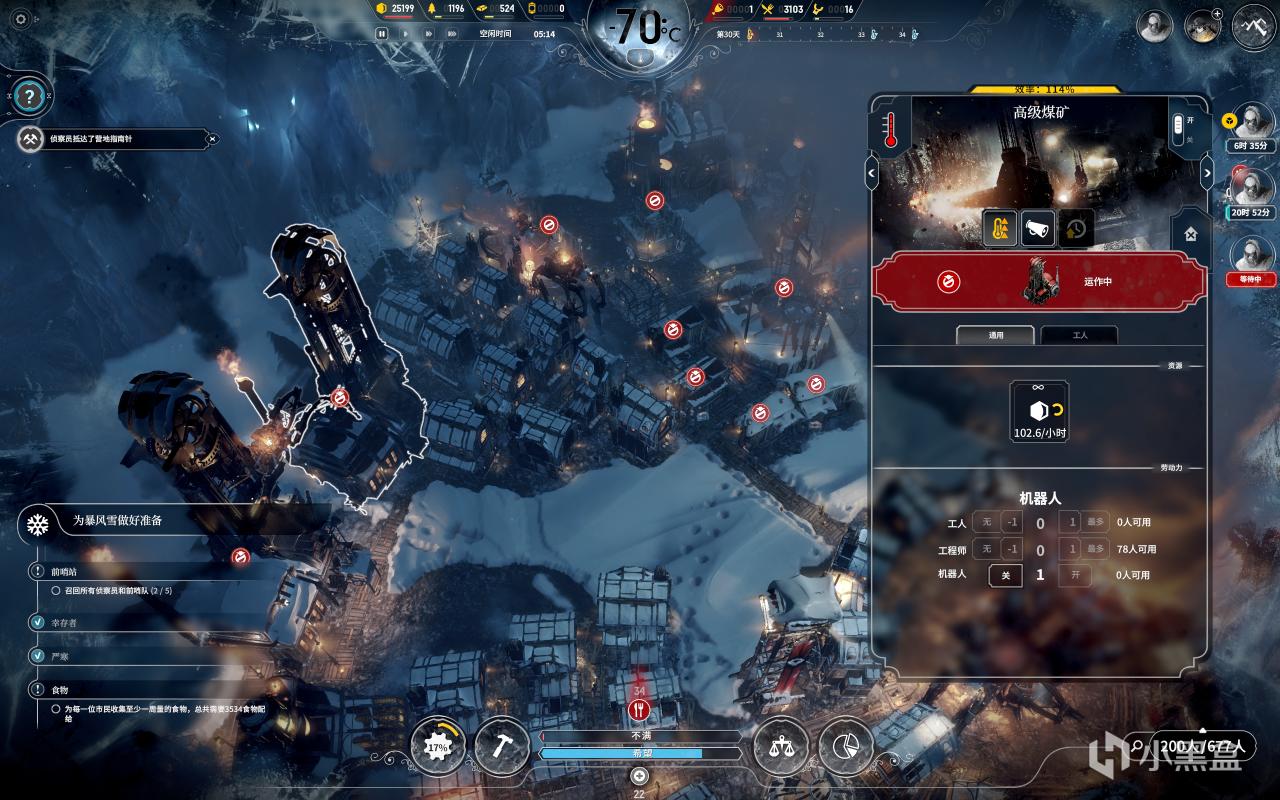1280x800 pixels.
Task: Show the next building in panel
Action: tap(1206, 173)
